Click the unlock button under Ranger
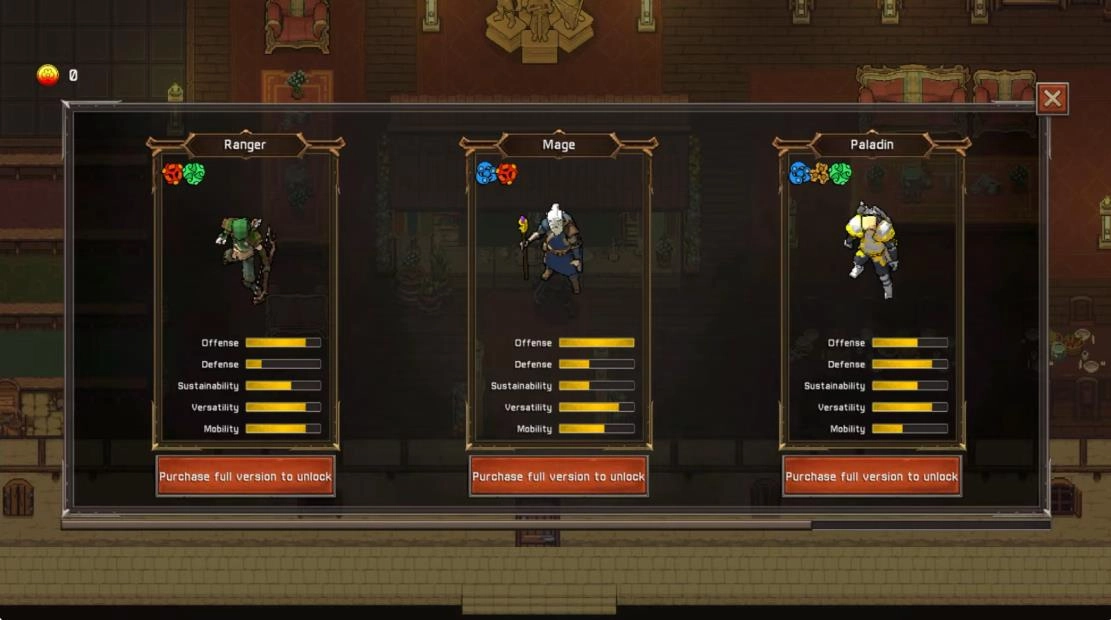The width and height of the screenshot is (1111, 620). 245,476
